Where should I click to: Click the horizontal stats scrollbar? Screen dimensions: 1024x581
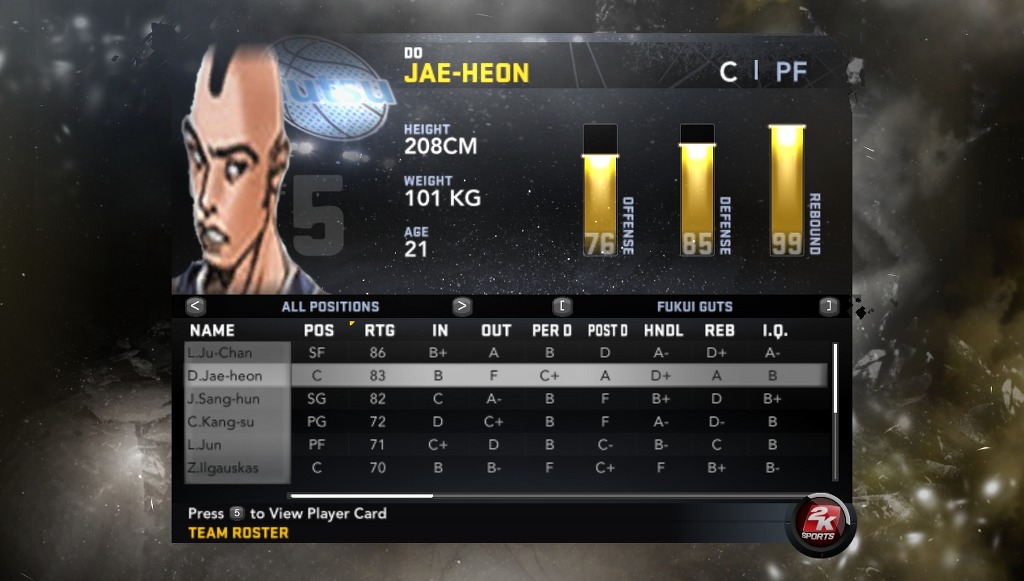coord(361,495)
